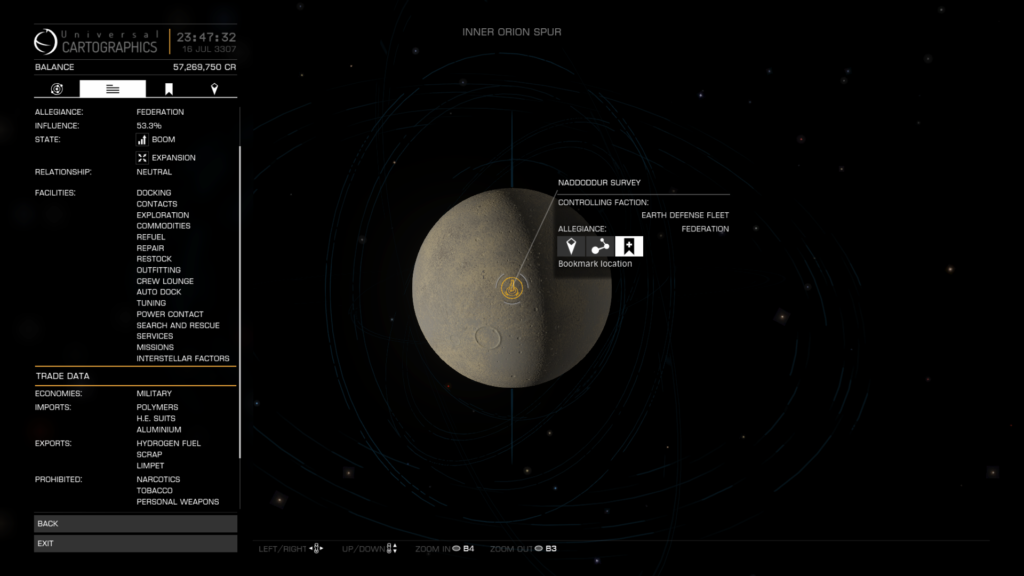The image size is (1024, 576).
Task: Select the Naddoddur Survey settlement marker
Action: click(x=510, y=288)
